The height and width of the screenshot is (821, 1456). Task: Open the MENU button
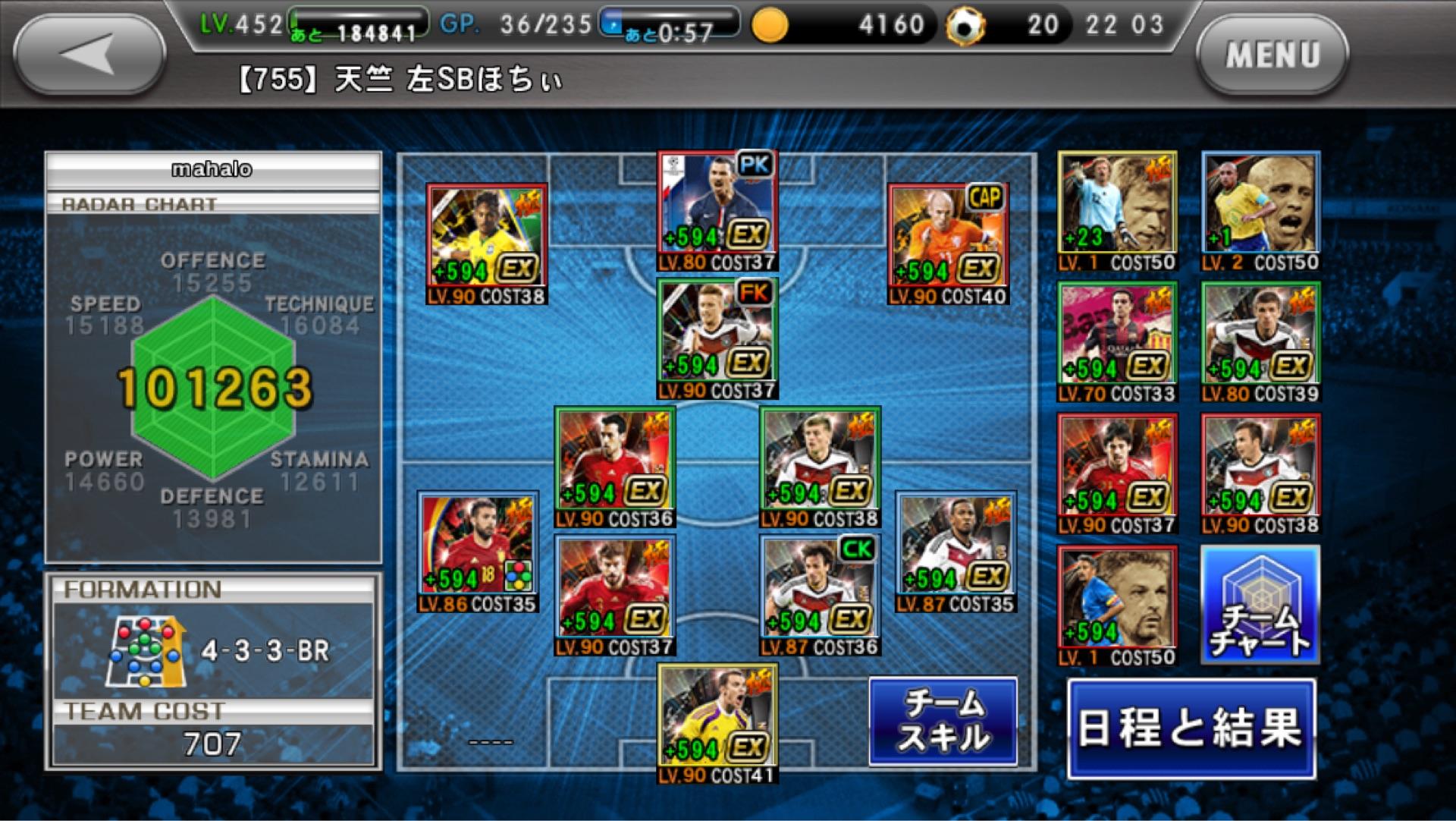(1272, 55)
